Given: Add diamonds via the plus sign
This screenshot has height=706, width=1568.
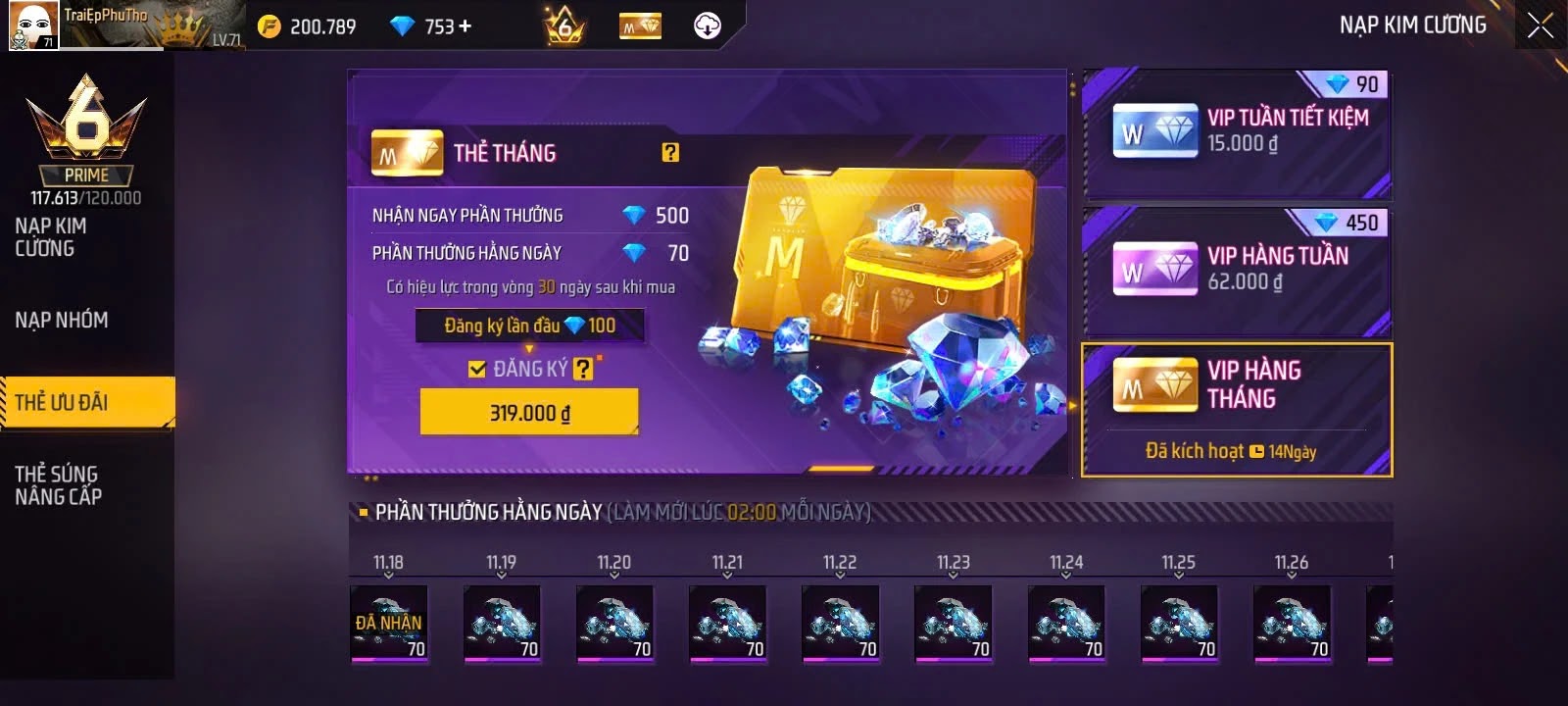Looking at the screenshot, I should pyautogui.click(x=465, y=26).
